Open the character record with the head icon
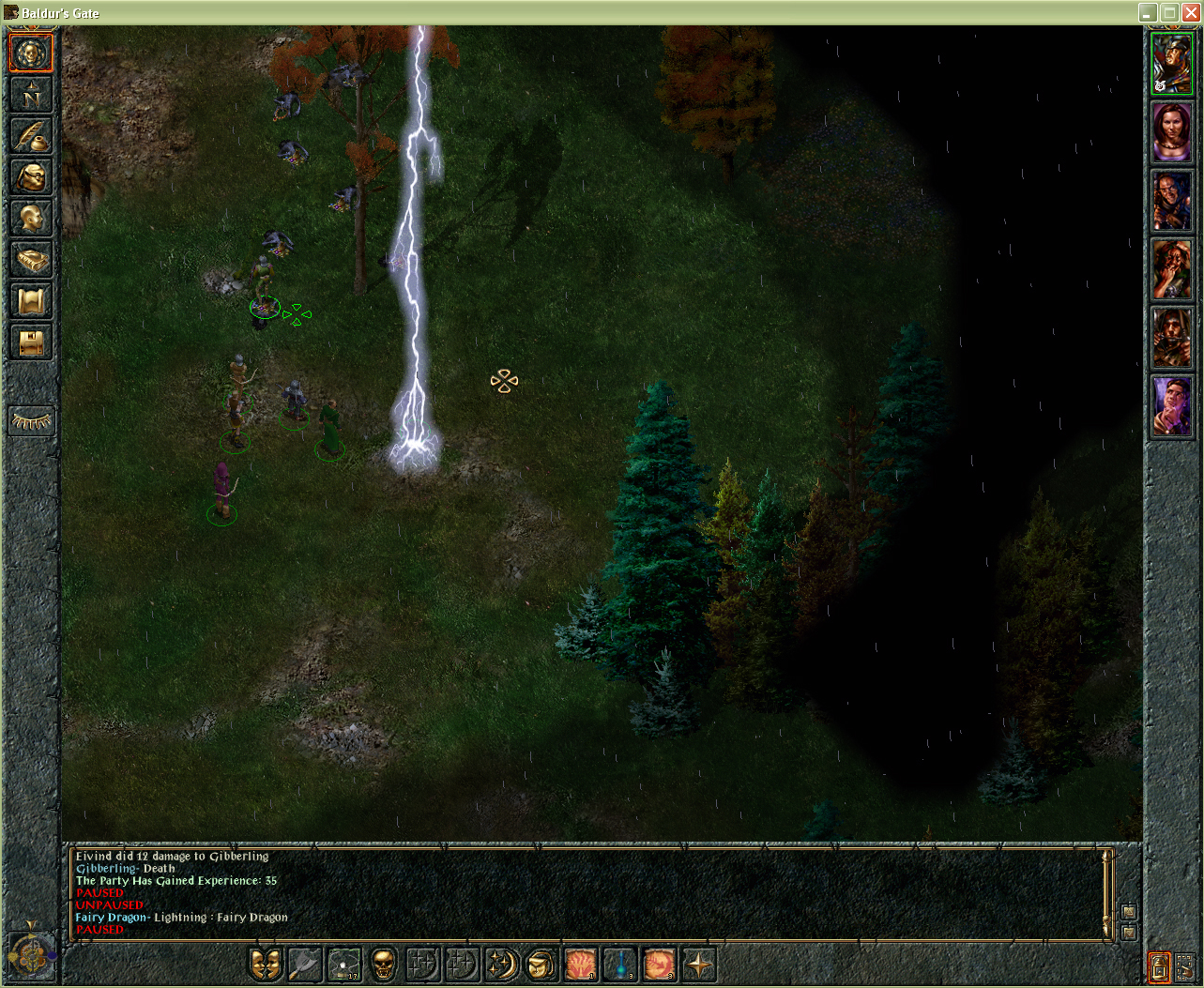 pyautogui.click(x=31, y=219)
